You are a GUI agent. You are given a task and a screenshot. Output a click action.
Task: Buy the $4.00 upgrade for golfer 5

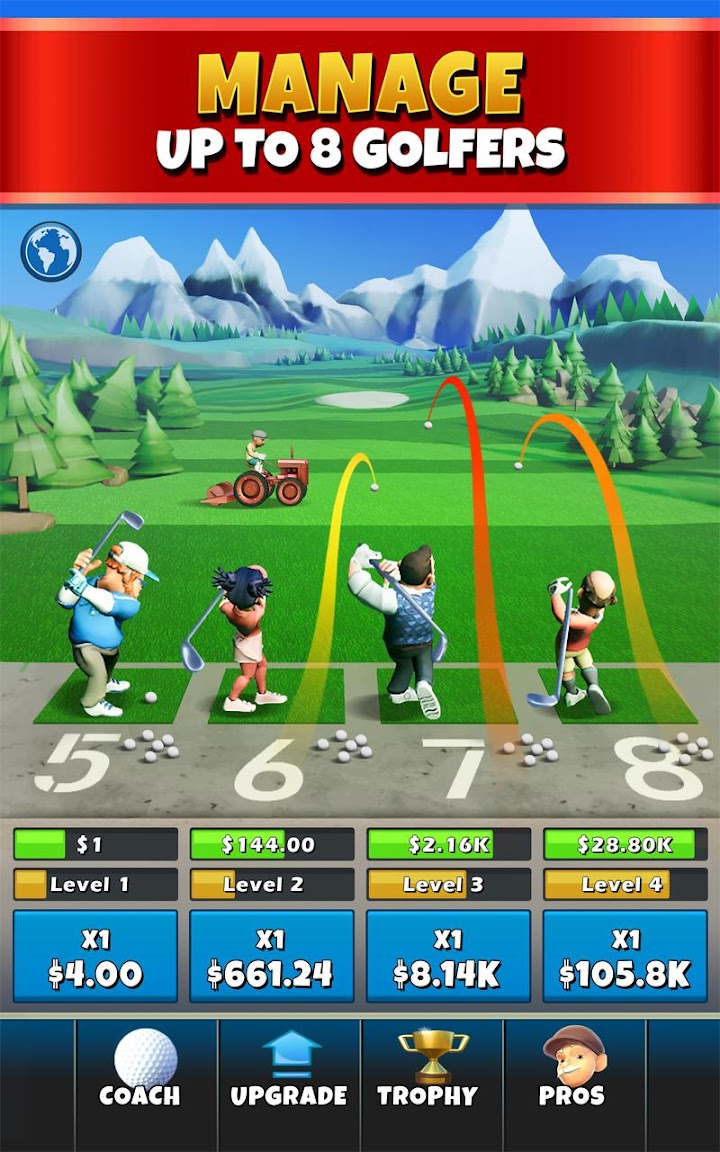pyautogui.click(x=95, y=956)
